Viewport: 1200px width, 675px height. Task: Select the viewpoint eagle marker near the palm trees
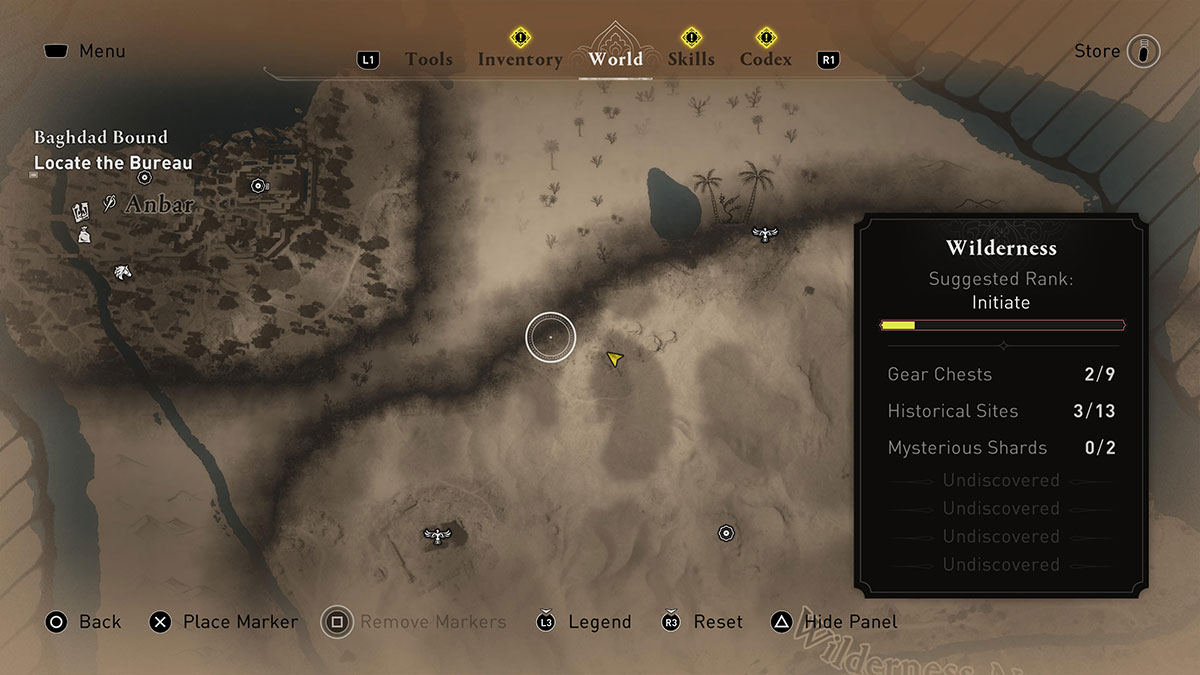(765, 234)
